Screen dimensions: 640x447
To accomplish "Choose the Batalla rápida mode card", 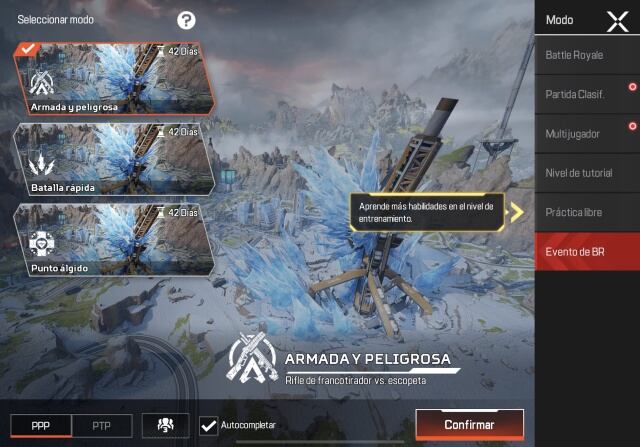I will pos(113,160).
